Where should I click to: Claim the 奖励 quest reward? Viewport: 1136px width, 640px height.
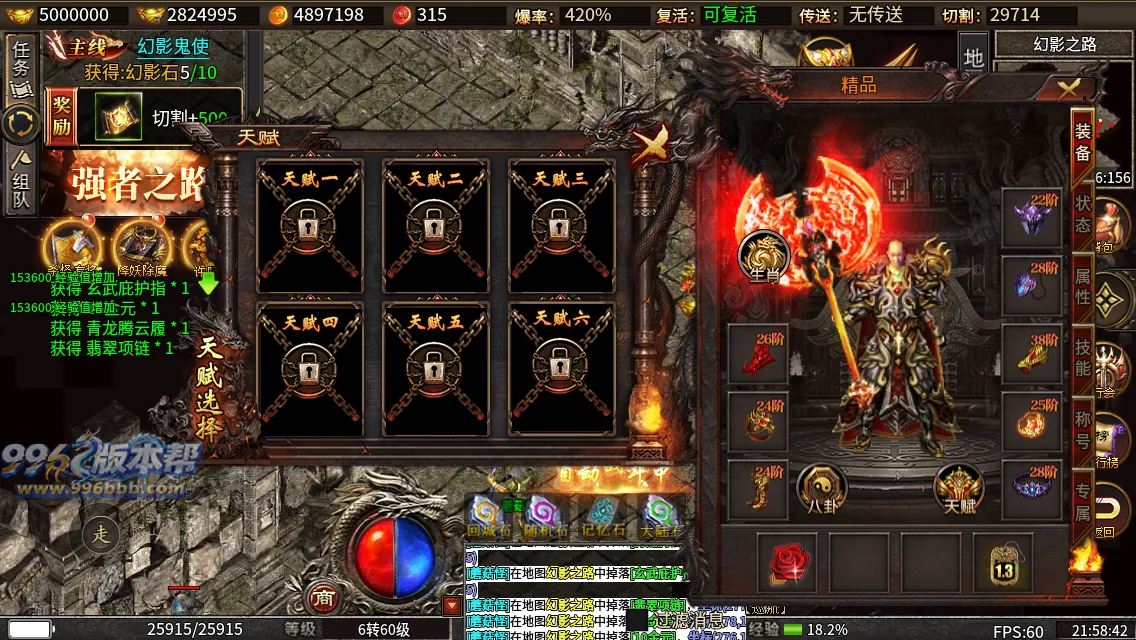click(x=62, y=117)
